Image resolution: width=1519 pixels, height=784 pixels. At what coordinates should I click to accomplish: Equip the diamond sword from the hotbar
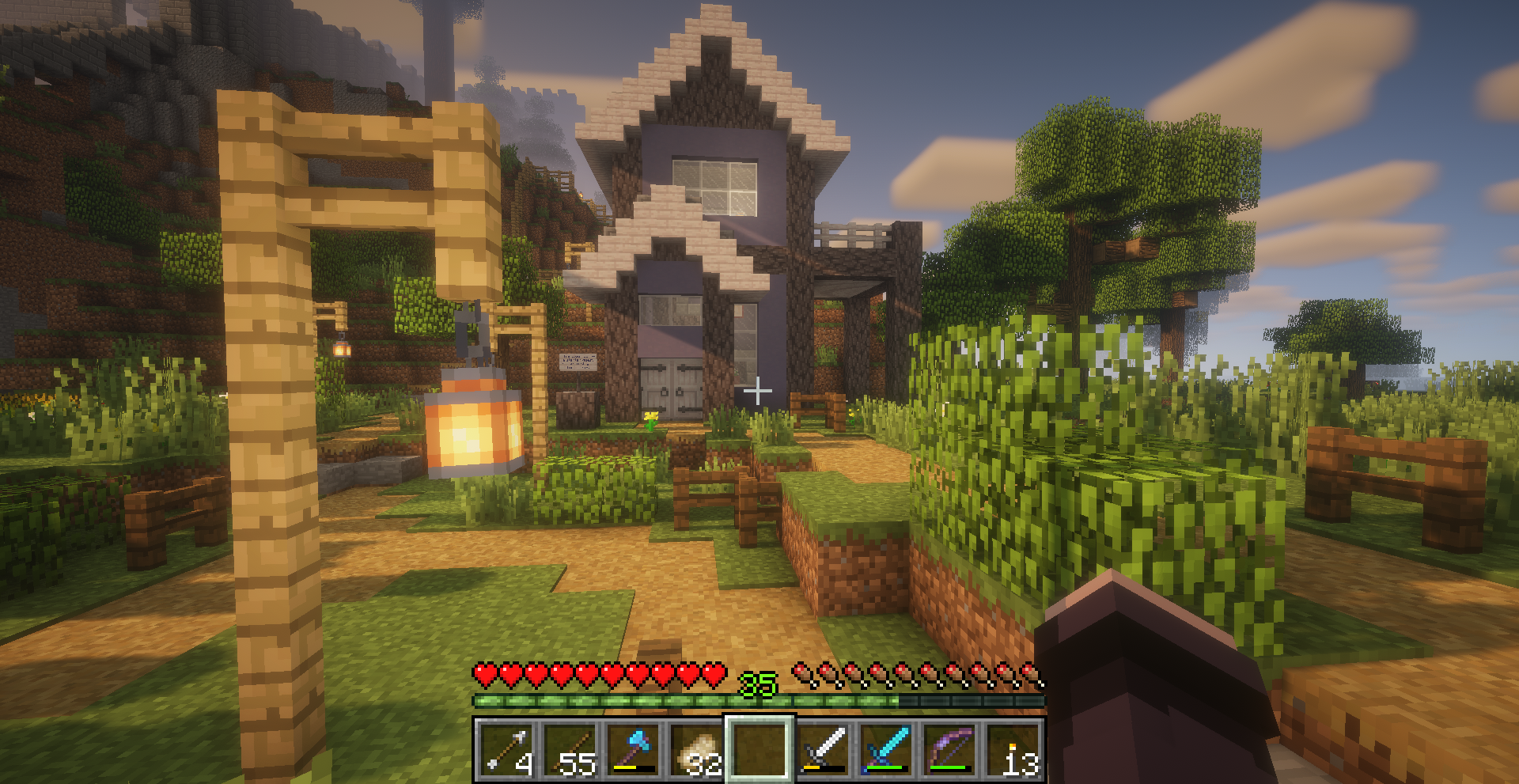click(x=886, y=749)
